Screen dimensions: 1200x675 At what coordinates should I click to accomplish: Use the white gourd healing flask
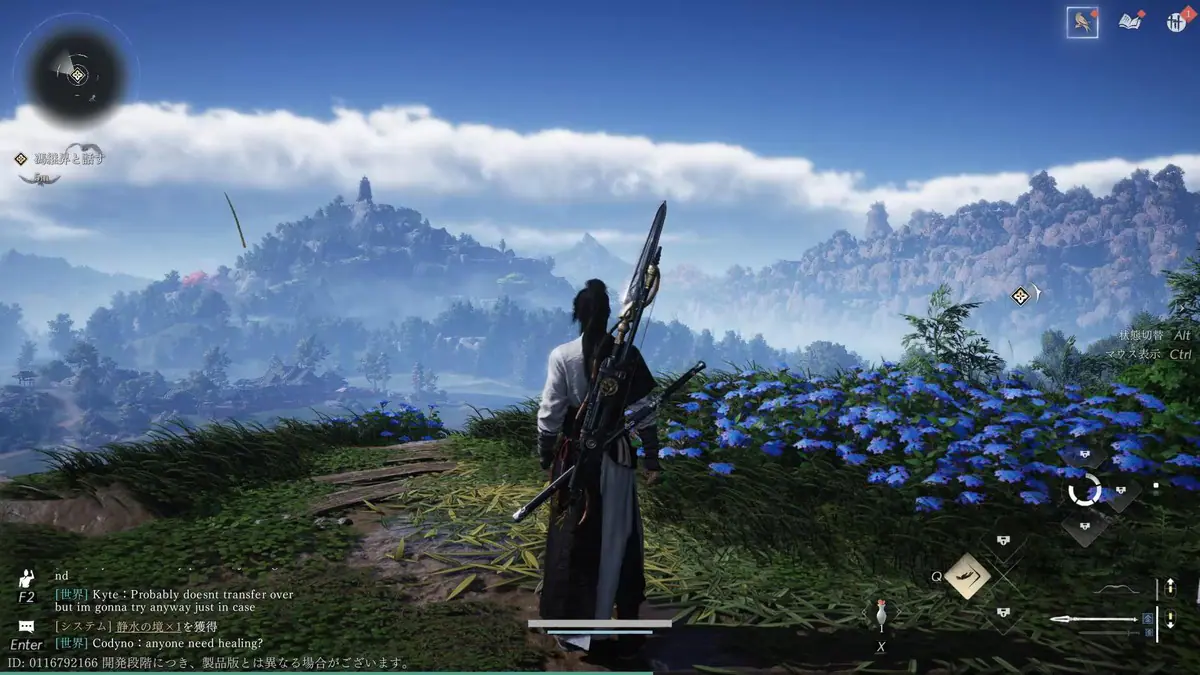click(881, 615)
